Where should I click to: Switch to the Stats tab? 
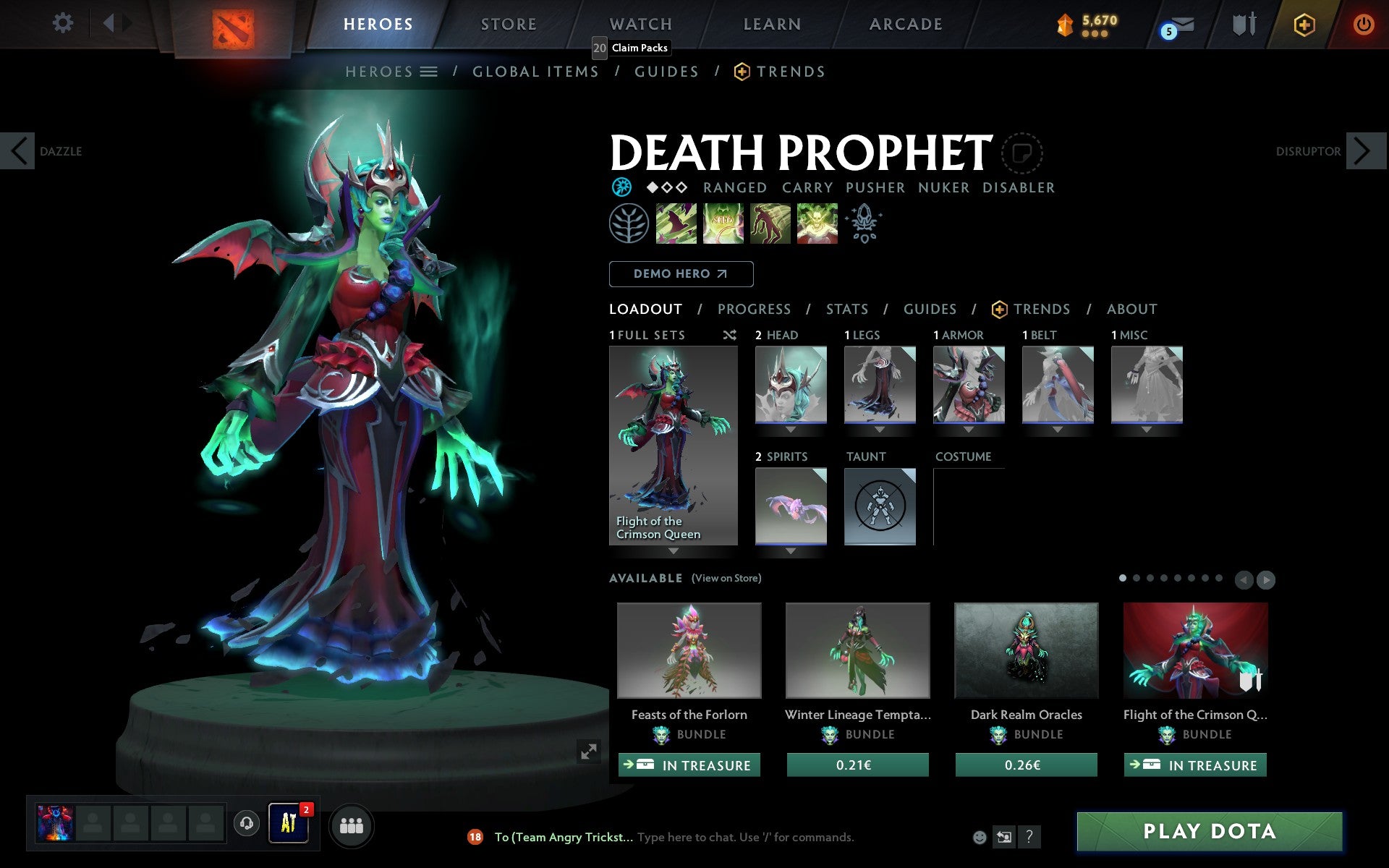click(846, 309)
